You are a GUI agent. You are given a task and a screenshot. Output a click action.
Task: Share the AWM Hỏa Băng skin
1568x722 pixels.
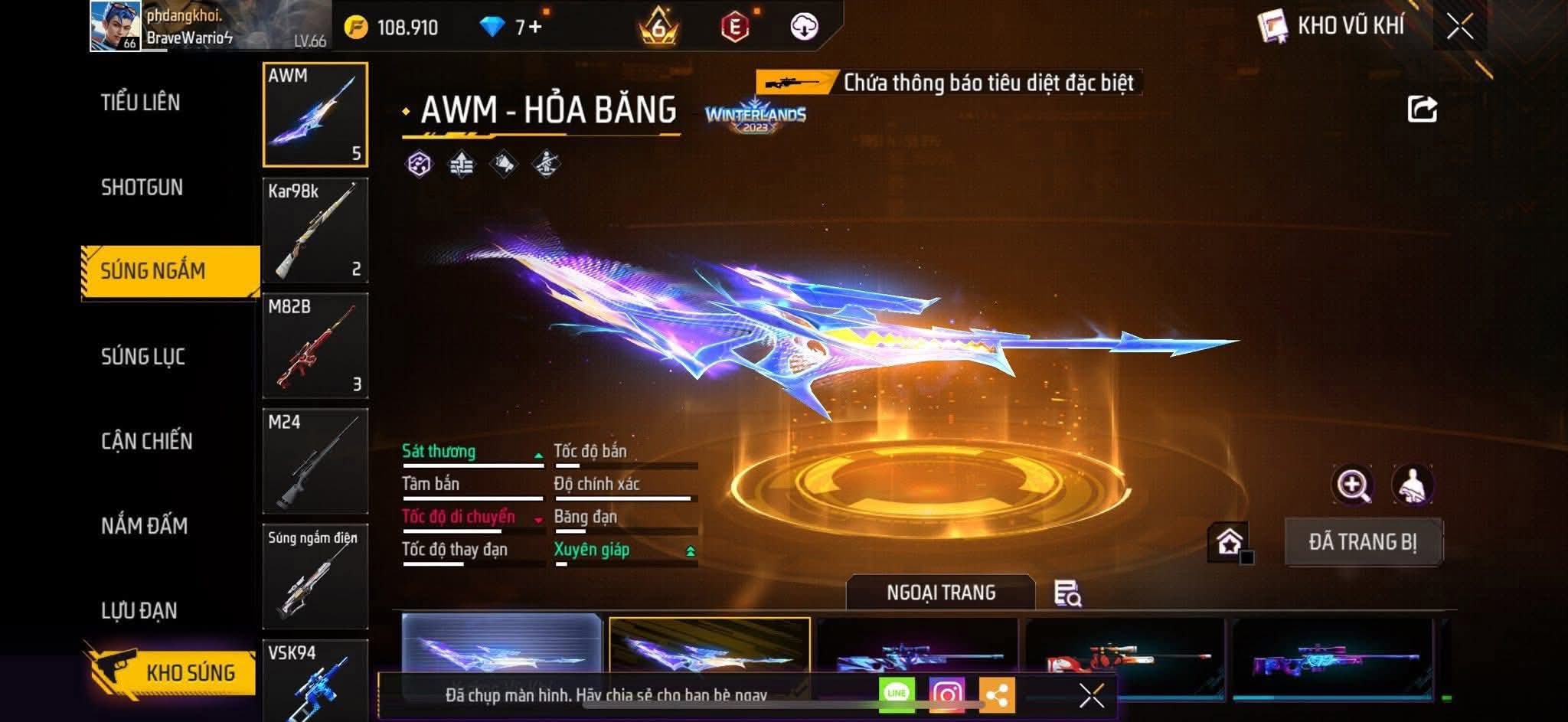1422,109
